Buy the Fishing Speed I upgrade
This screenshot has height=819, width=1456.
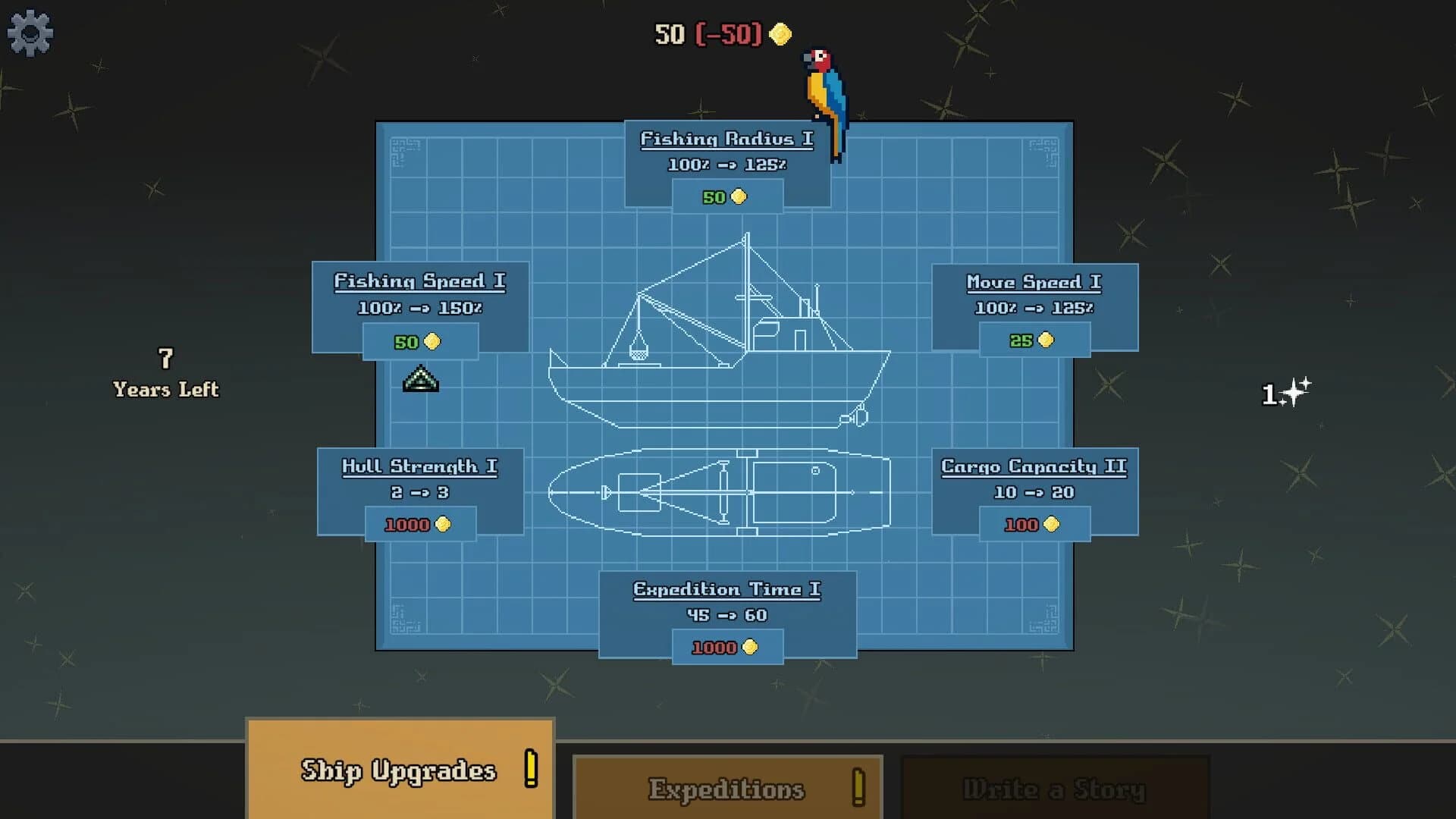(419, 340)
